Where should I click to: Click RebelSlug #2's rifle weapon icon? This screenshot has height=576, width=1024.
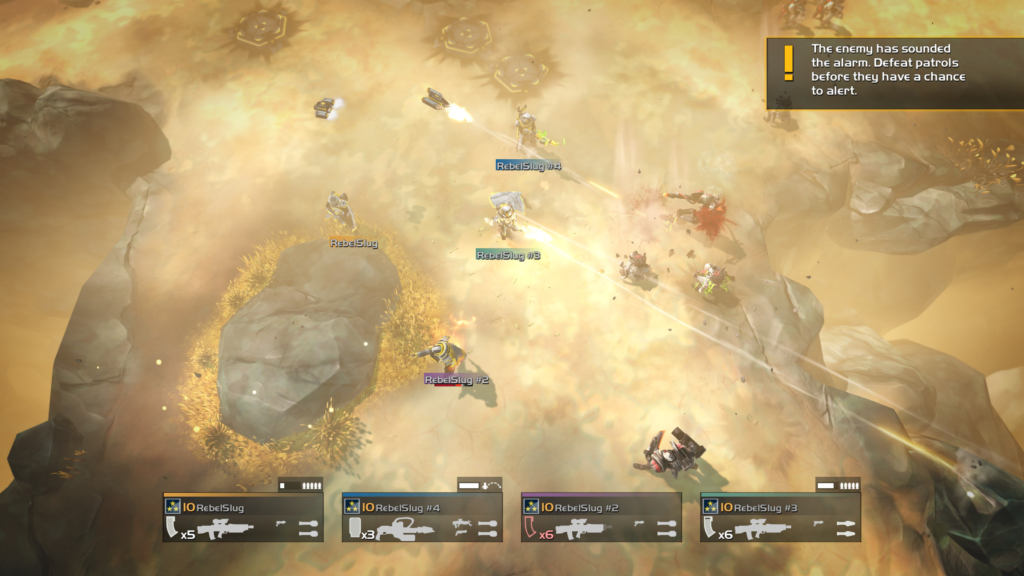point(584,529)
